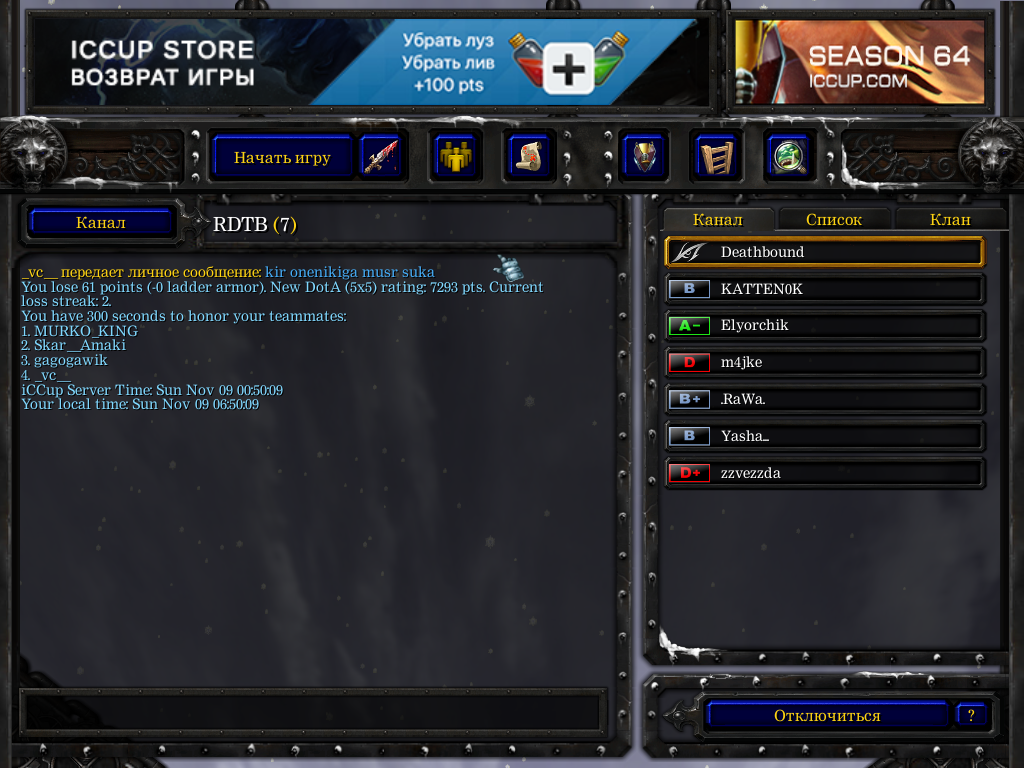The height and width of the screenshot is (768, 1024).
Task: Click the scroll with red seal icon
Action: 528,157
